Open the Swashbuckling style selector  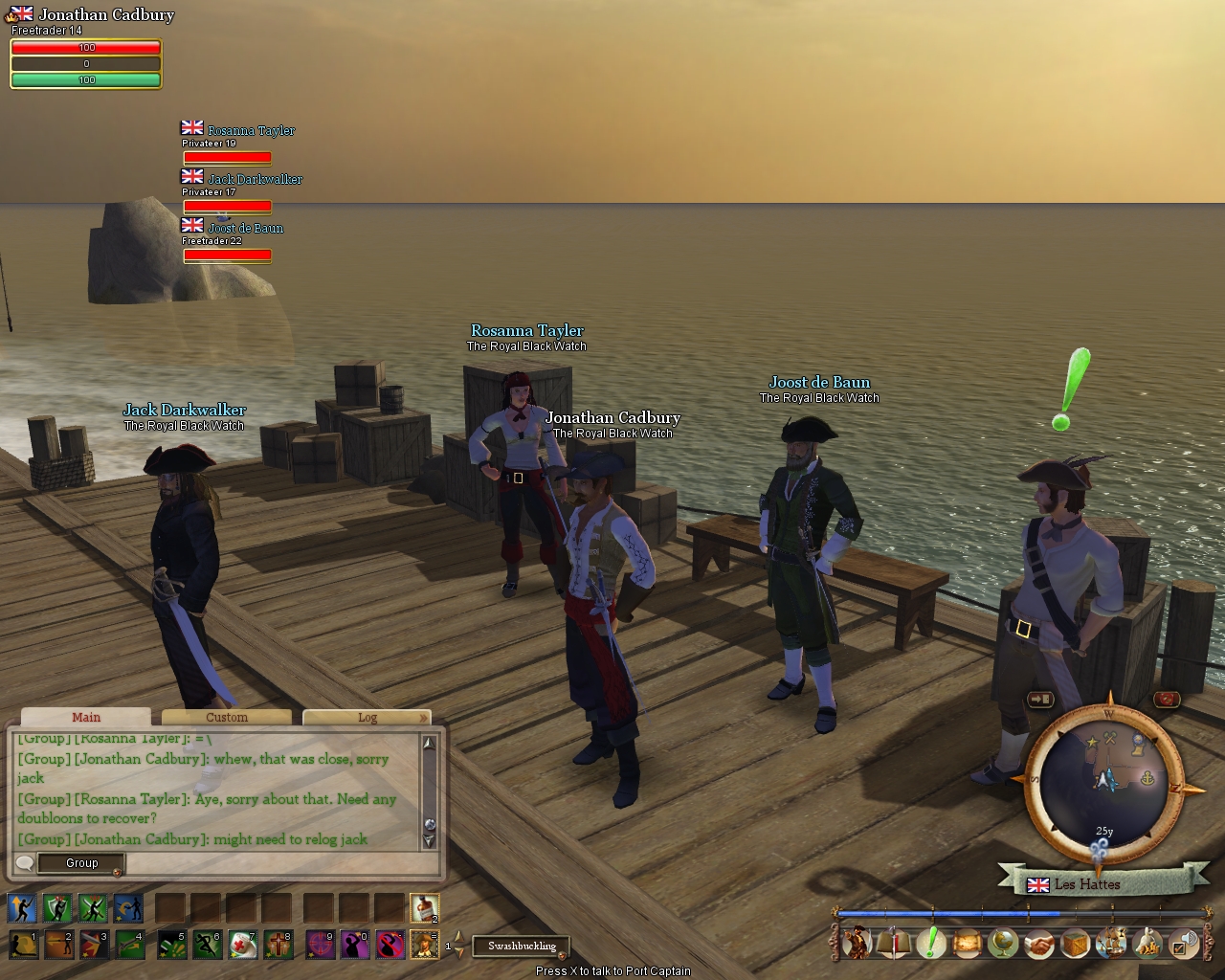522,946
